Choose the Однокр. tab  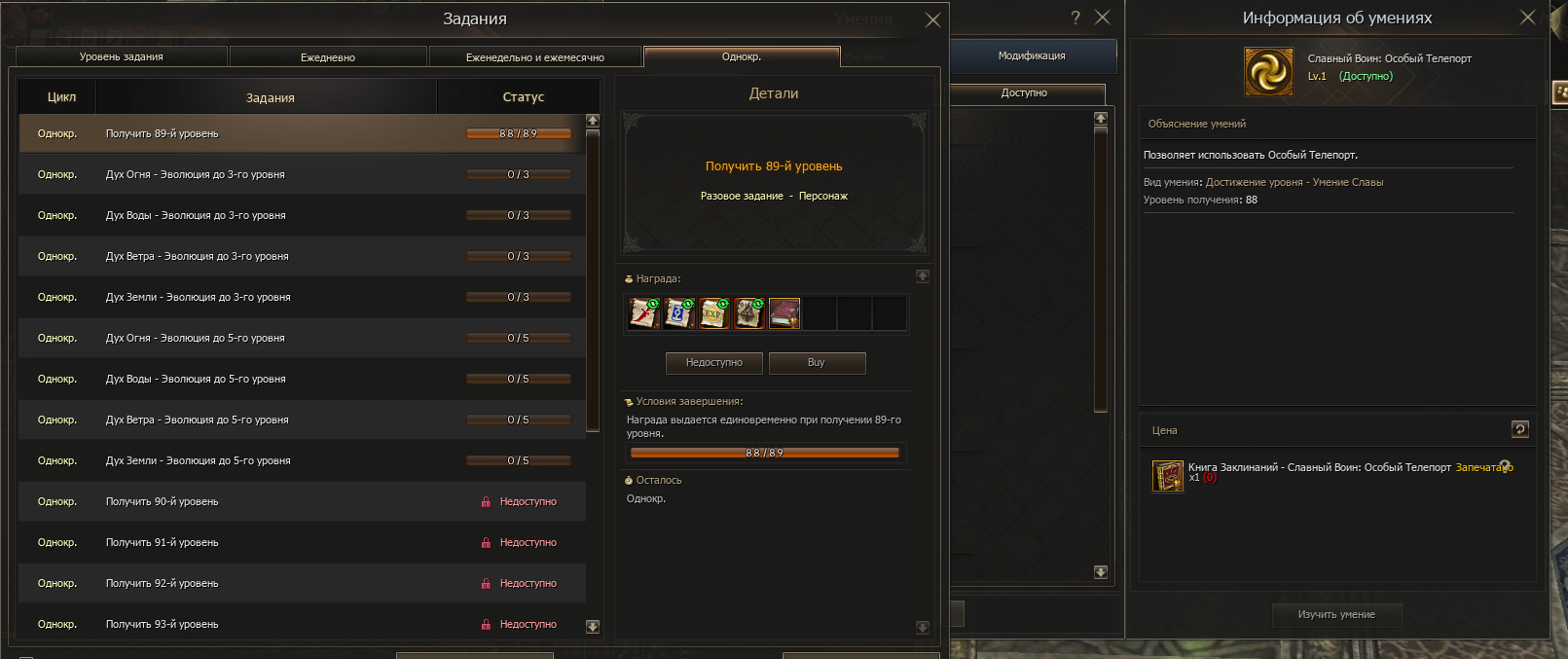click(x=742, y=56)
